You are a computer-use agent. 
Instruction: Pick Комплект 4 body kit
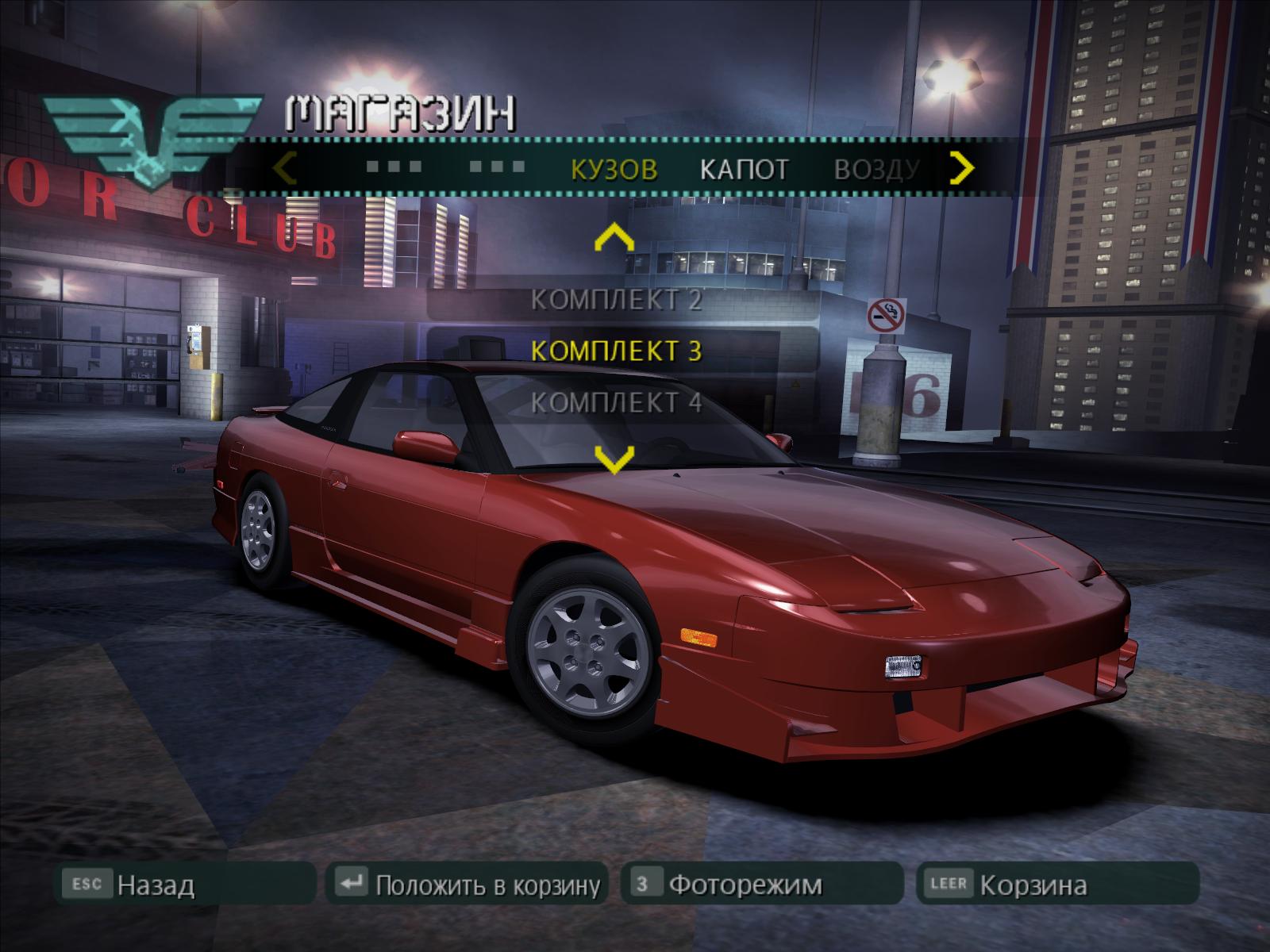pos(616,402)
